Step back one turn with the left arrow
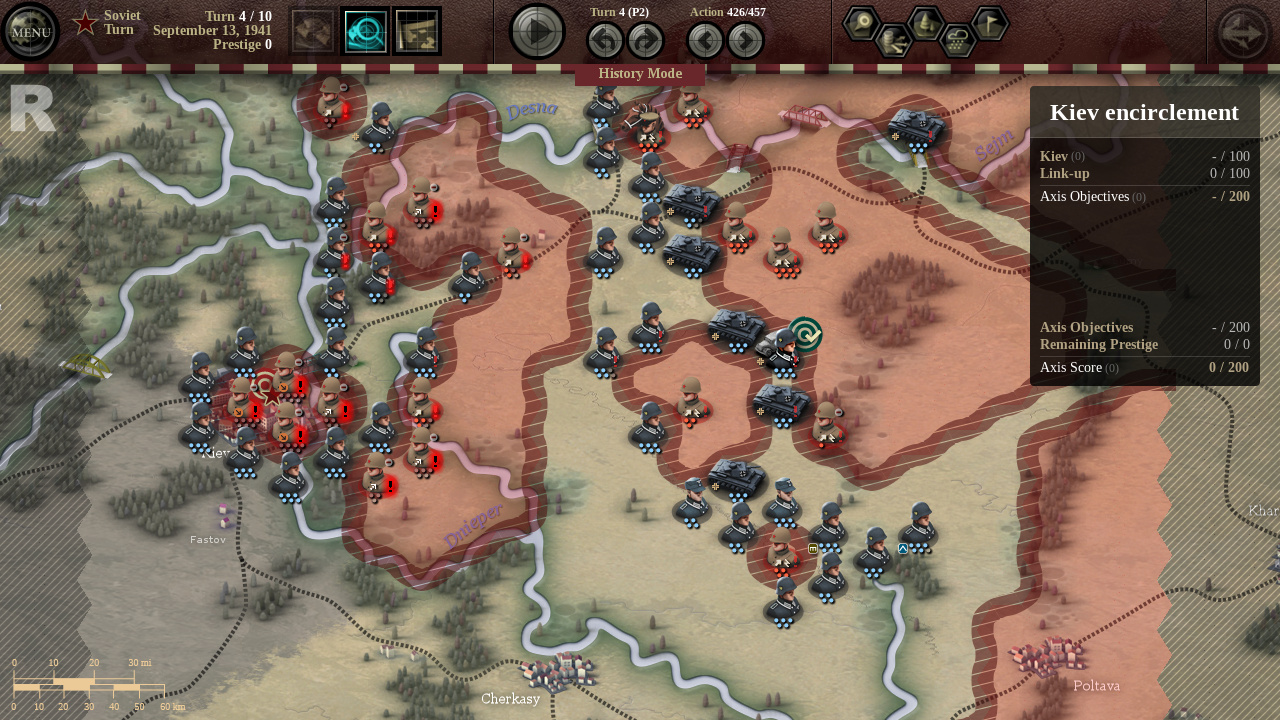 [x=605, y=40]
